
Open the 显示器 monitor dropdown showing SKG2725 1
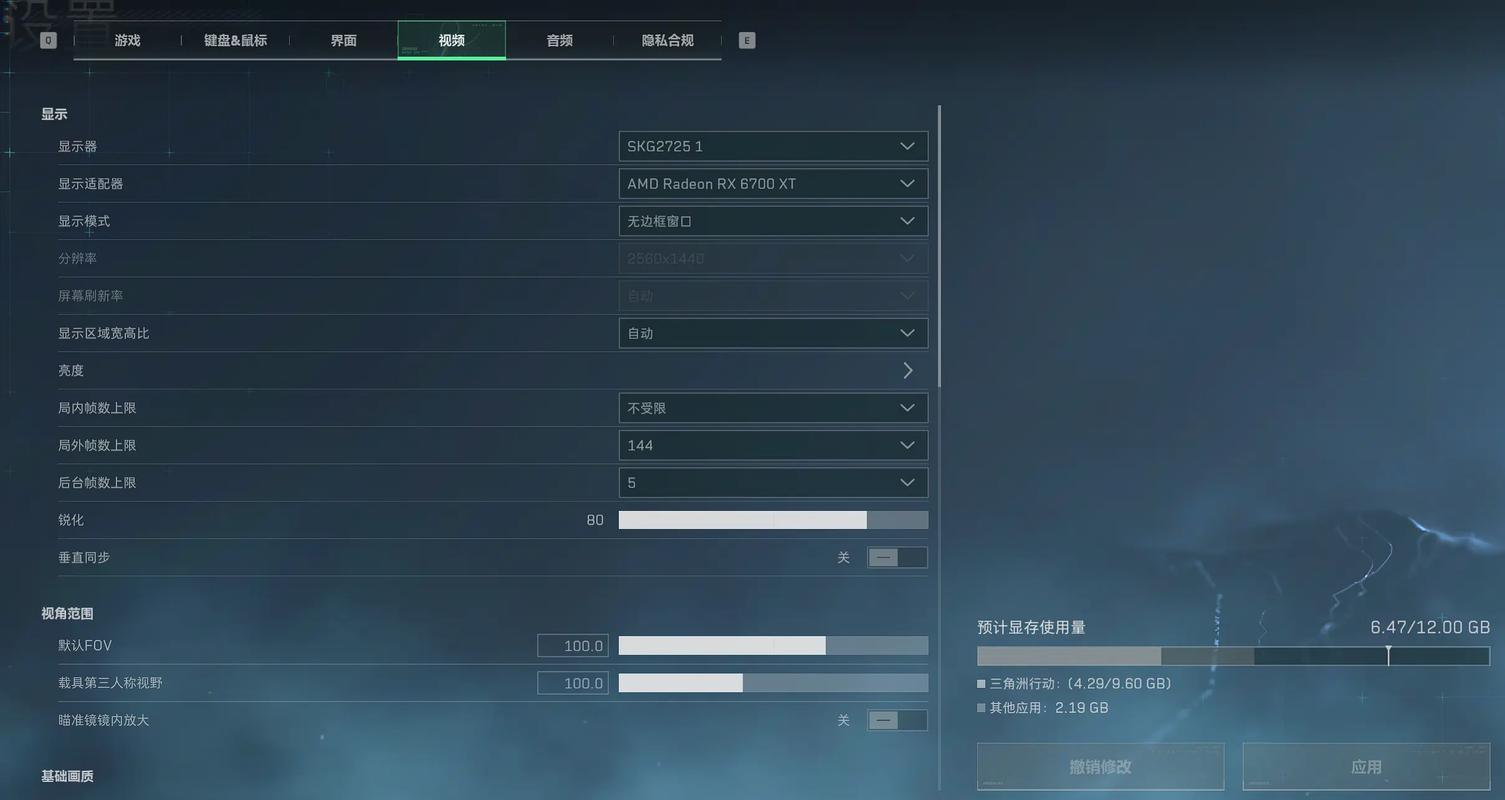pyautogui.click(x=772, y=145)
